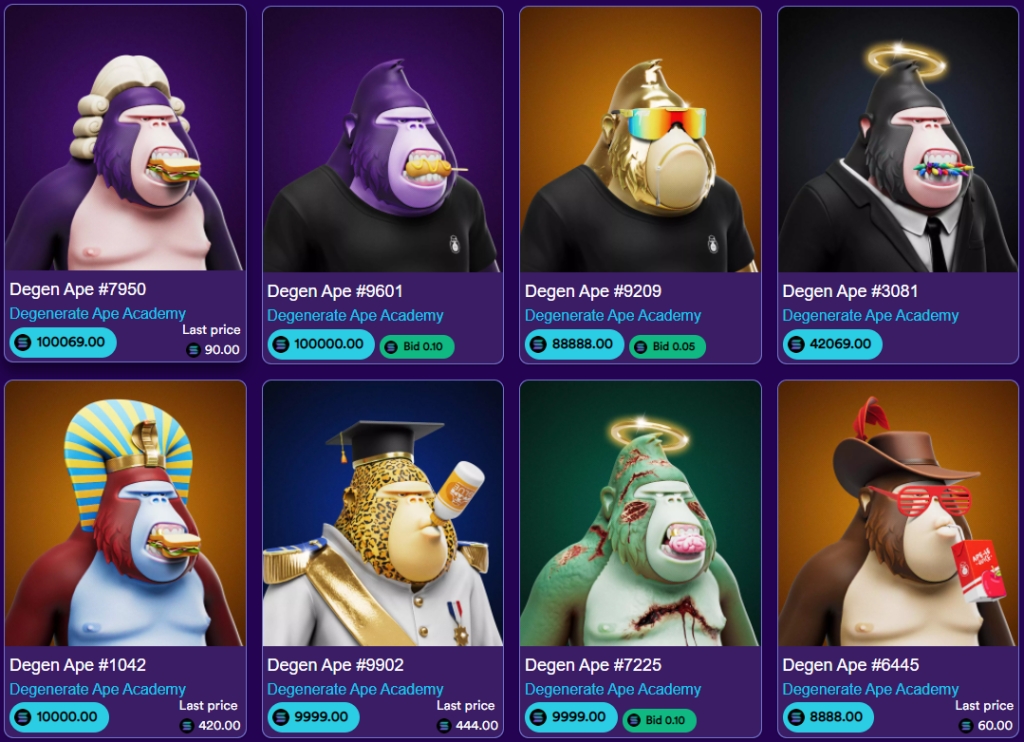View the zombie Degen Ape #7225 thumbnail
The image size is (1024, 742).
click(x=640, y=514)
